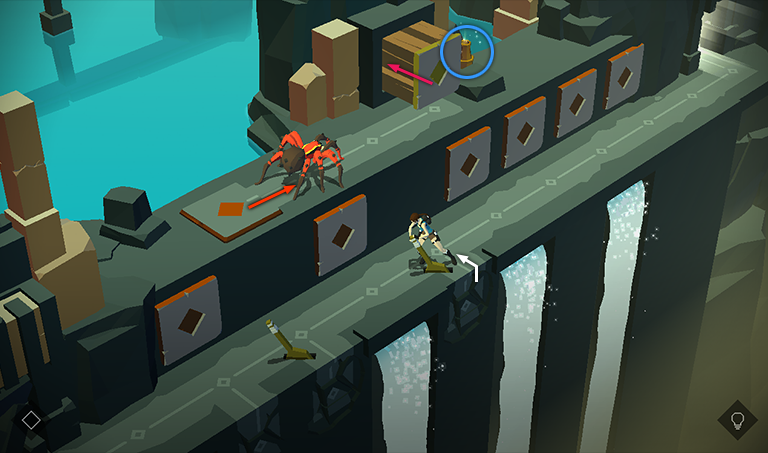Viewport: 768px width, 453px height.
Task: Open the pause menu diamond icon
Action: coord(31,420)
